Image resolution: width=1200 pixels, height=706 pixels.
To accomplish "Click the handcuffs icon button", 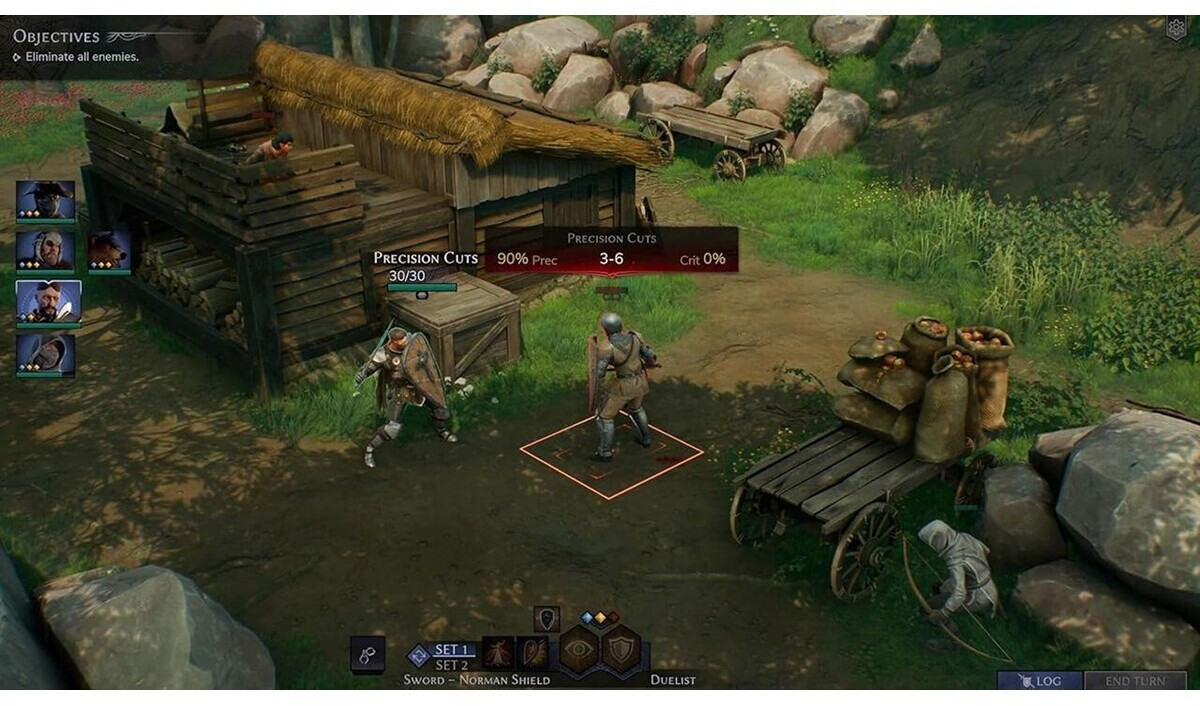I will pyautogui.click(x=367, y=653).
